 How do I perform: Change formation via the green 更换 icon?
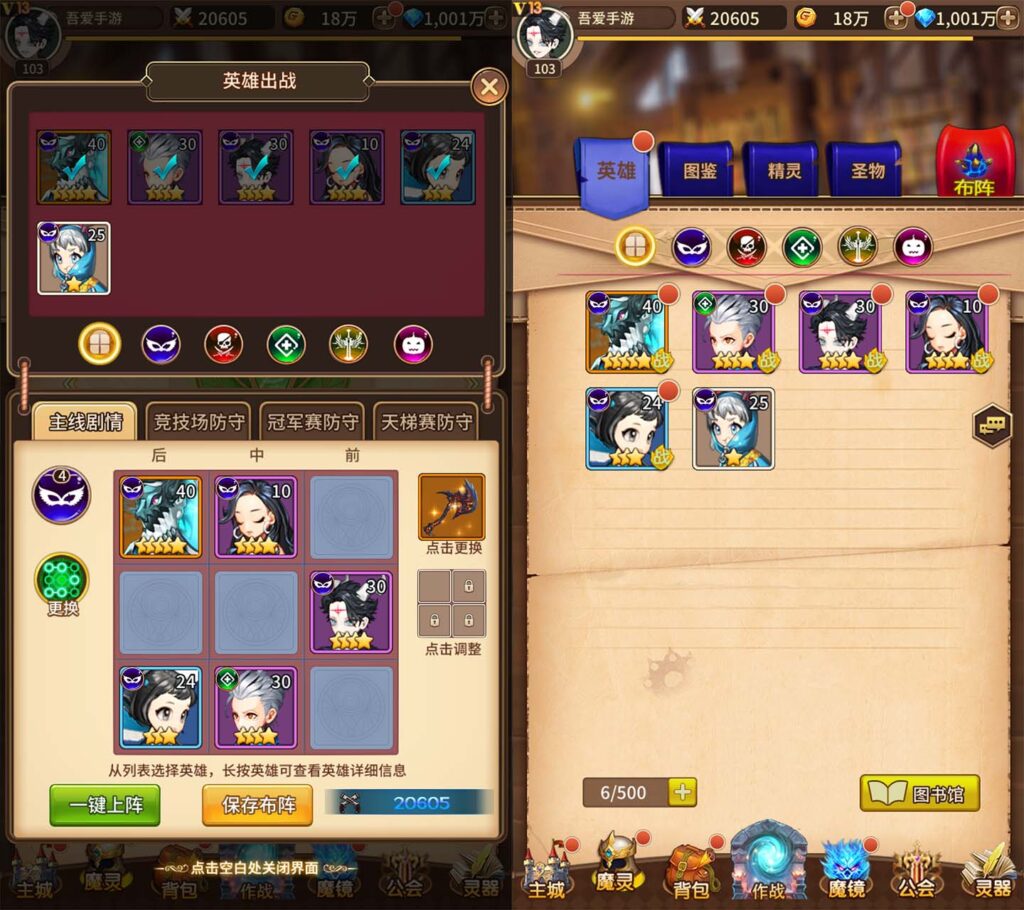pos(62,582)
